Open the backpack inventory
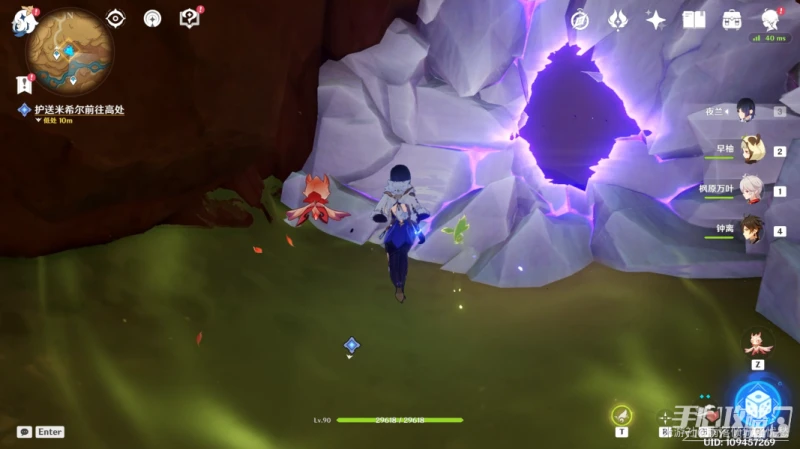 point(732,20)
